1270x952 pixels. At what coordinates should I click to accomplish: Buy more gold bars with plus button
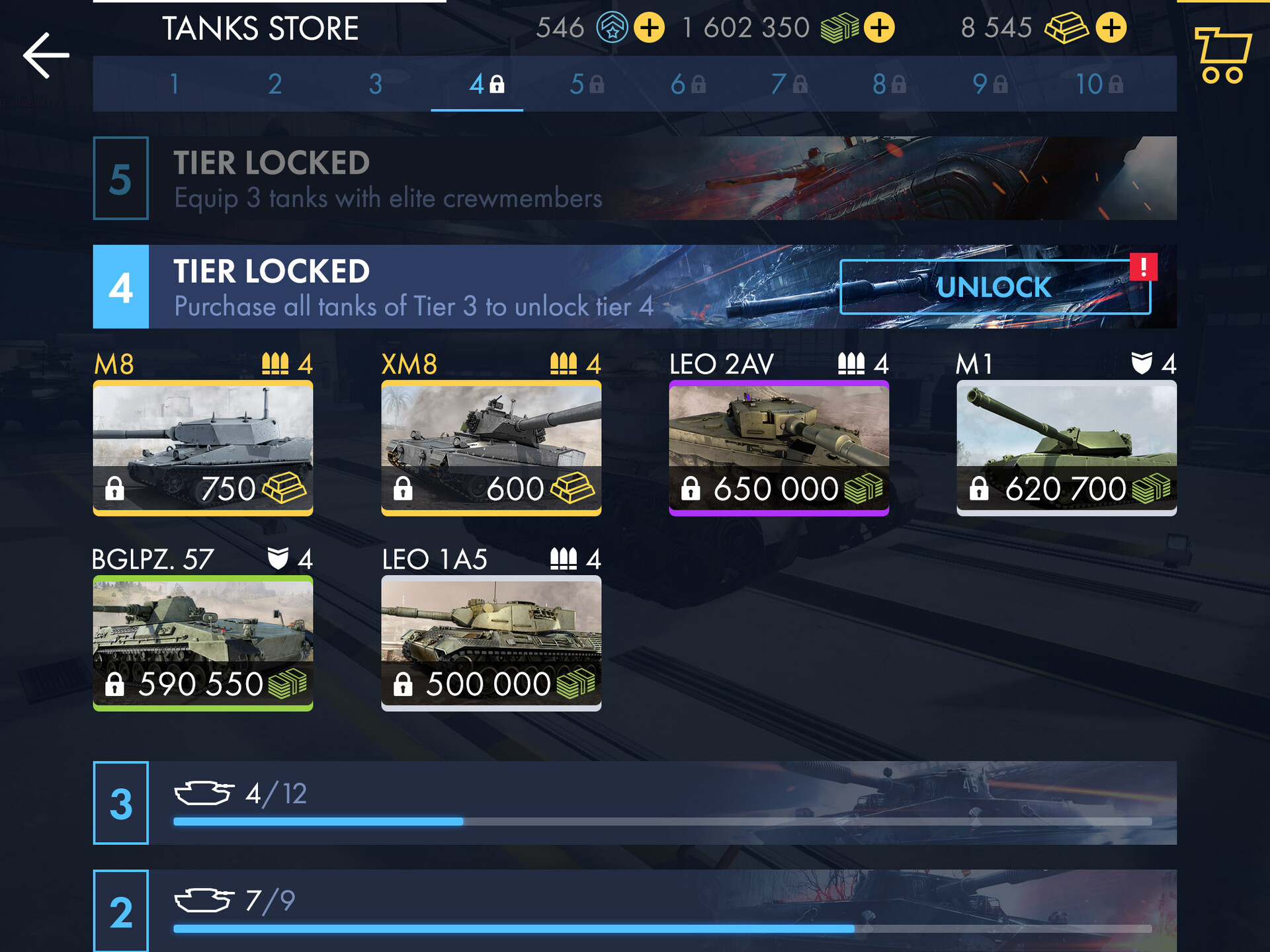point(1111,28)
